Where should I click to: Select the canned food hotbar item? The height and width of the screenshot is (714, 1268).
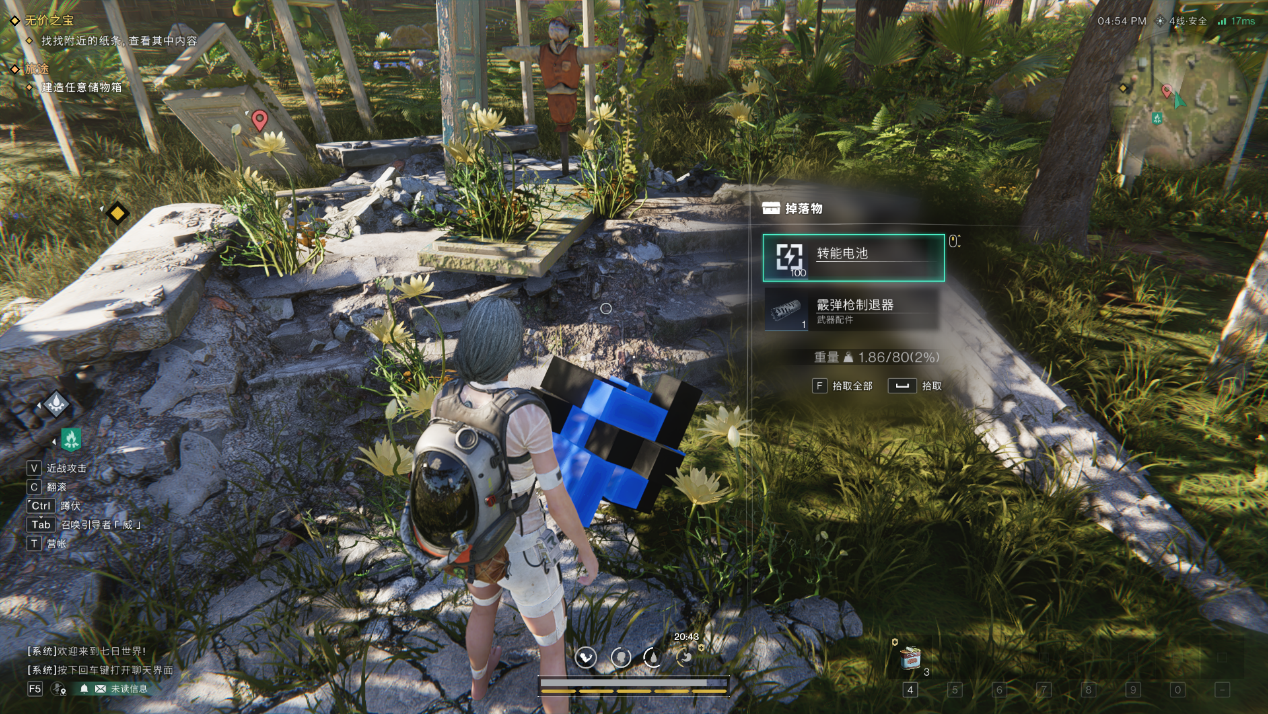pos(910,657)
